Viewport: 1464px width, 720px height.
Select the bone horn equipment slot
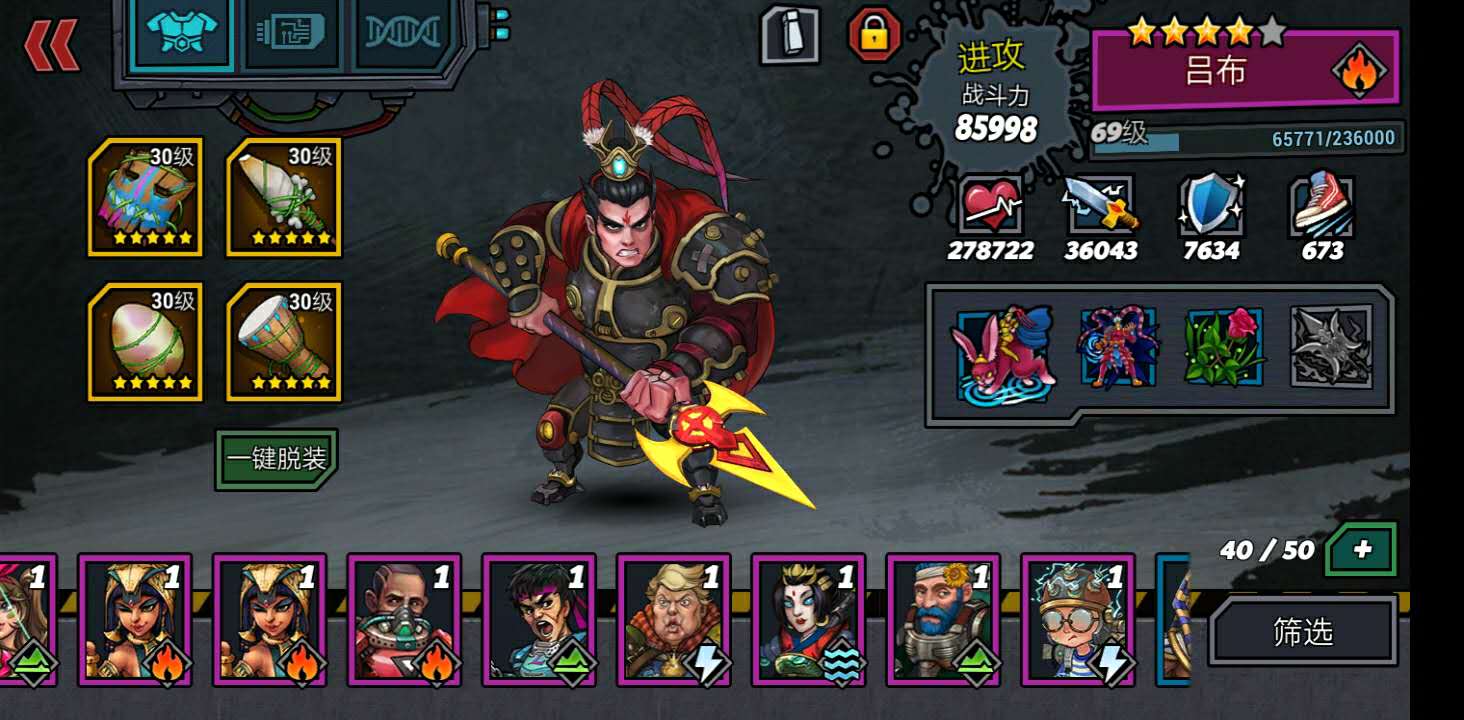pyautogui.click(x=284, y=197)
